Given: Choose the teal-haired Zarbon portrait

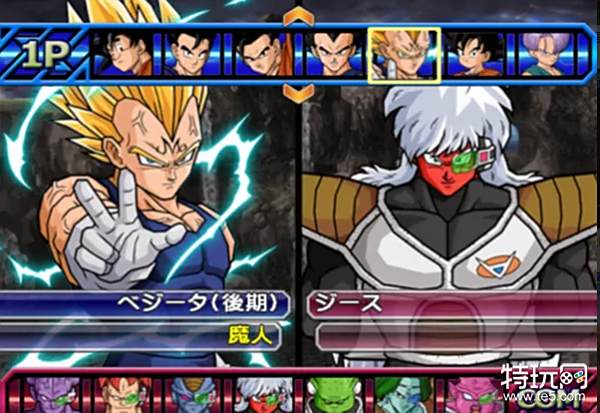Looking at the screenshot, I should tap(396, 394).
